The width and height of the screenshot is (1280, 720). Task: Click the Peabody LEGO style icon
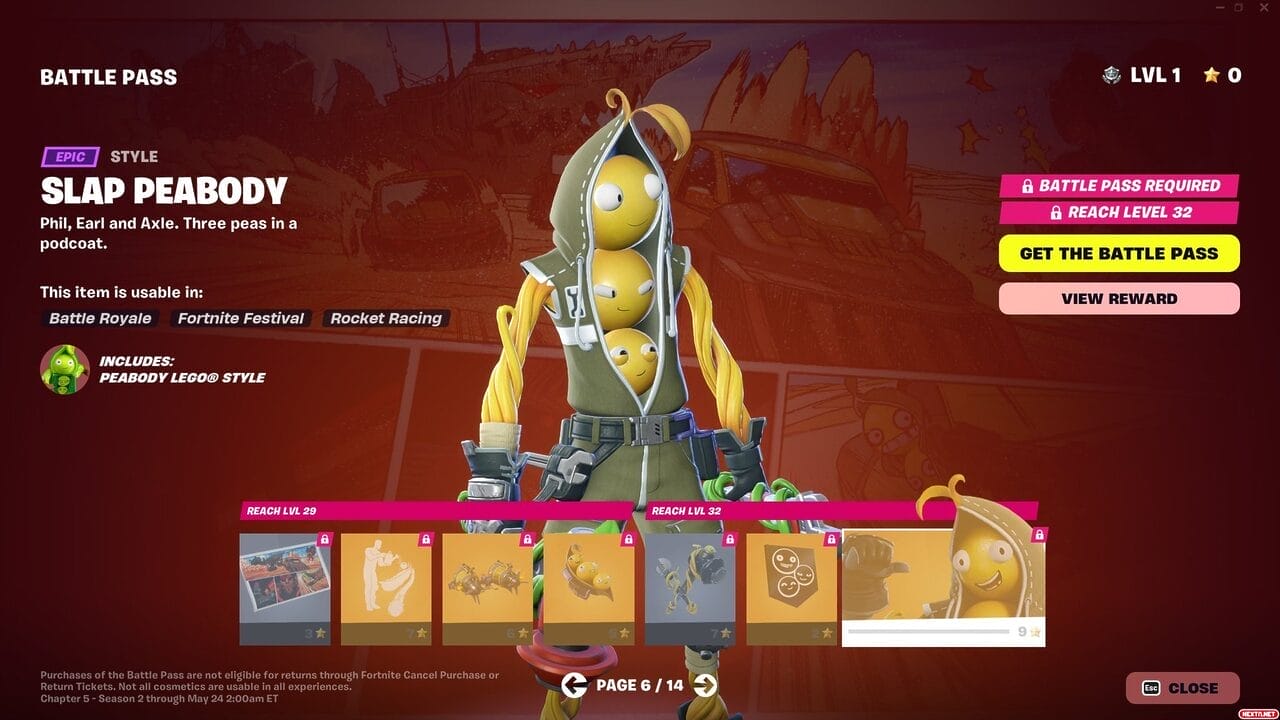point(65,369)
